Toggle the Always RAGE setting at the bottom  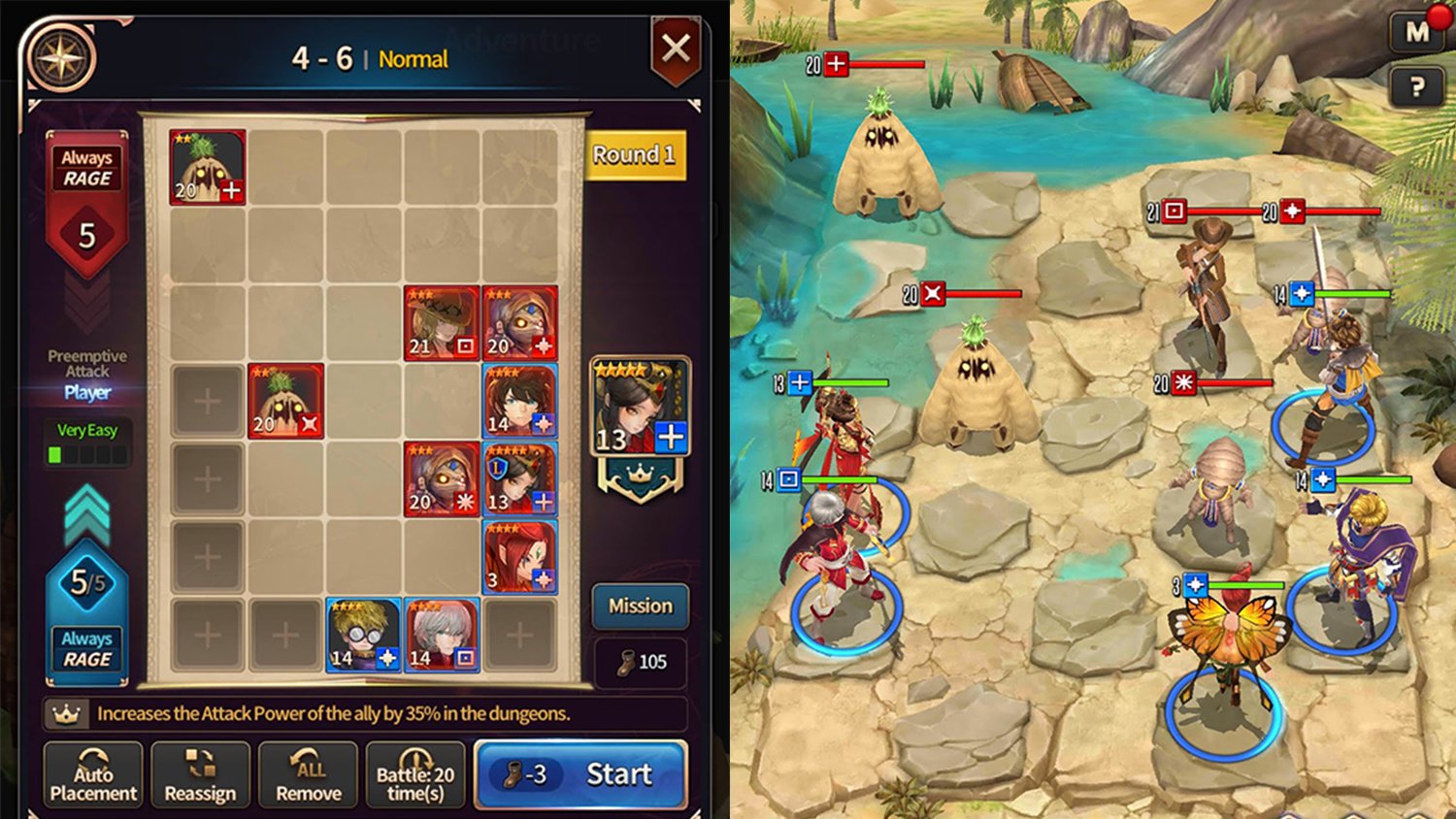[x=86, y=647]
